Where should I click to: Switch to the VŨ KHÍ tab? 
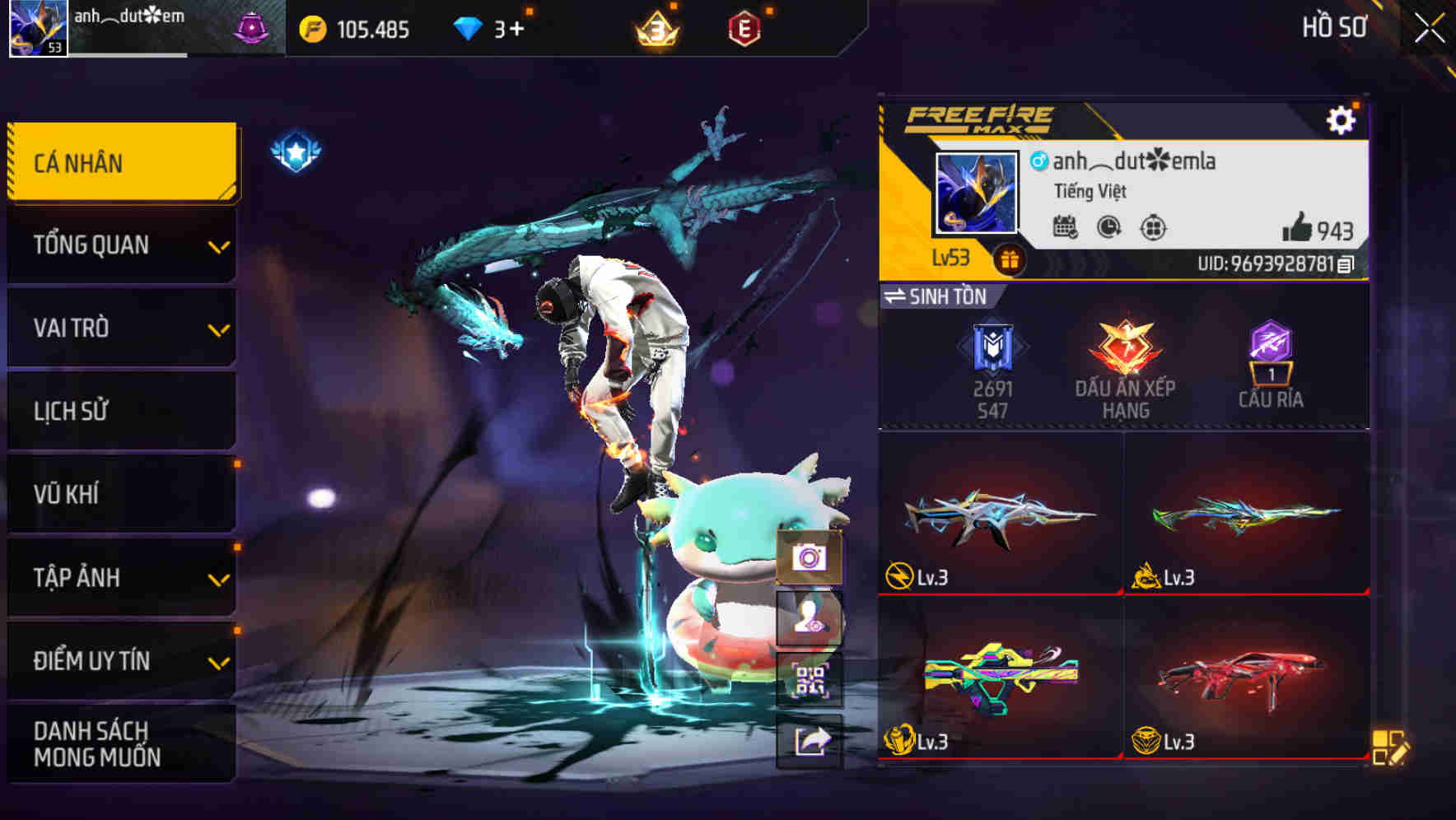click(x=121, y=493)
